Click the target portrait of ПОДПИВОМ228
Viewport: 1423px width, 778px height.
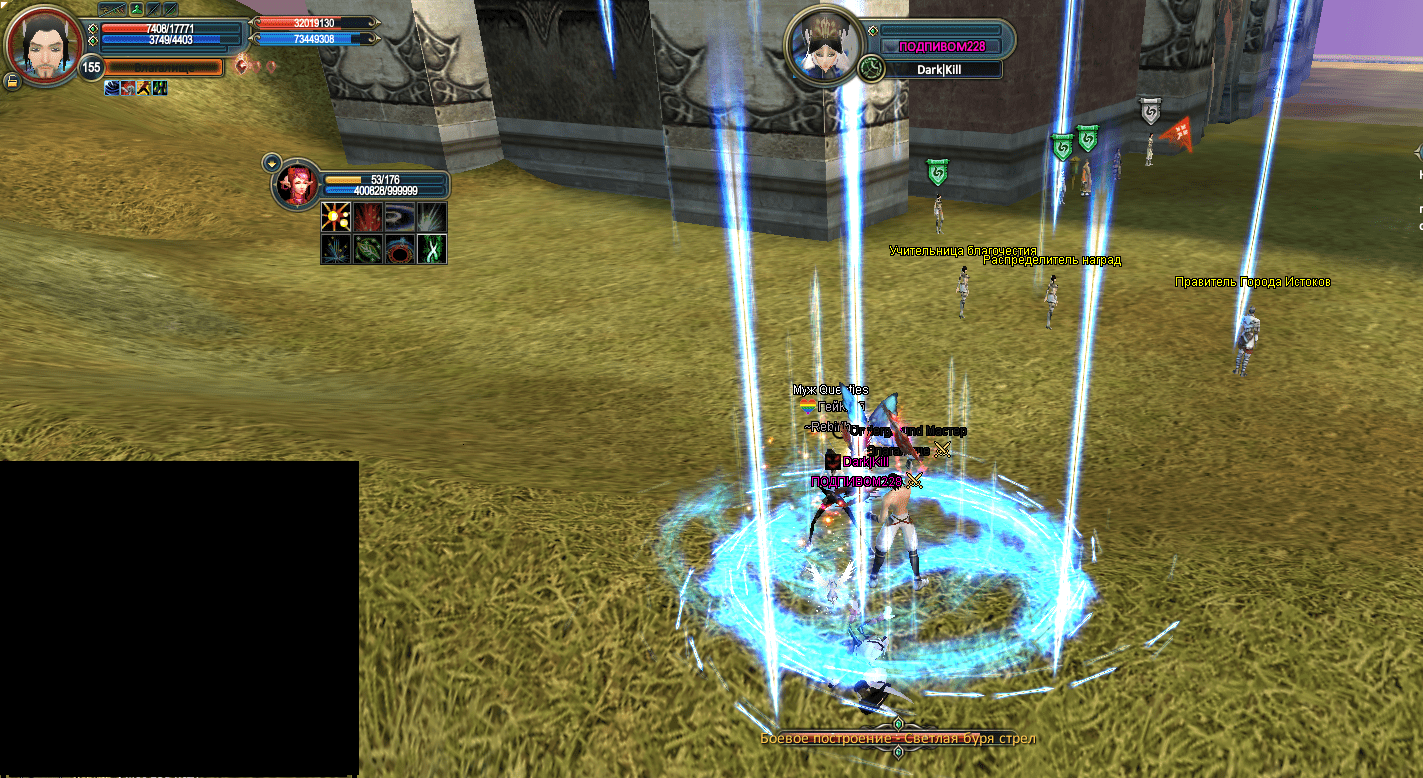pyautogui.click(x=823, y=47)
